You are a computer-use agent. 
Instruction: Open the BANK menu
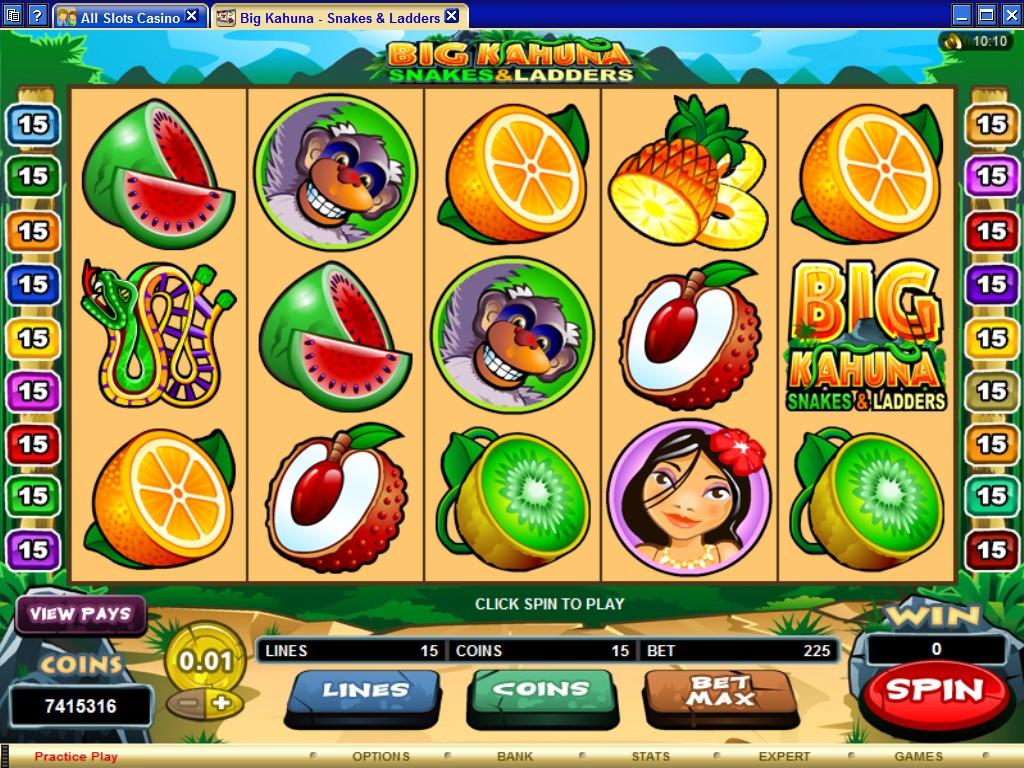[x=515, y=756]
